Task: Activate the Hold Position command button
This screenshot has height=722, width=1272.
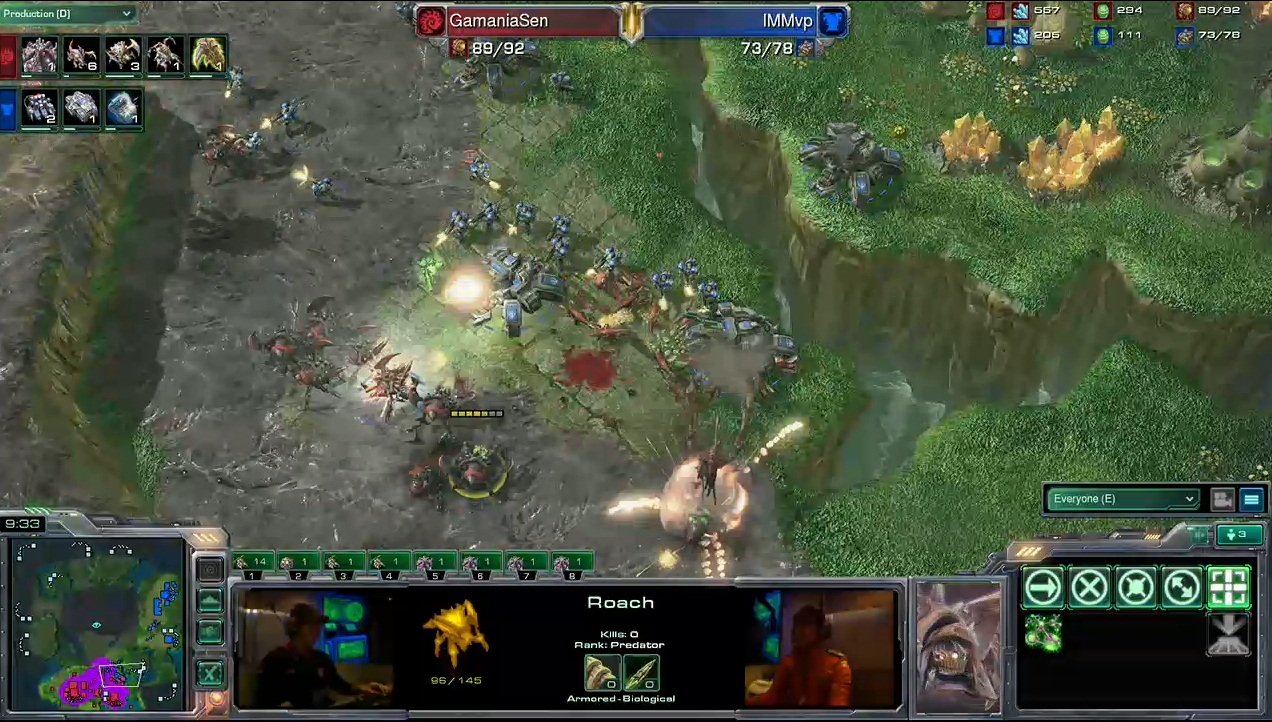Action: coord(1136,588)
